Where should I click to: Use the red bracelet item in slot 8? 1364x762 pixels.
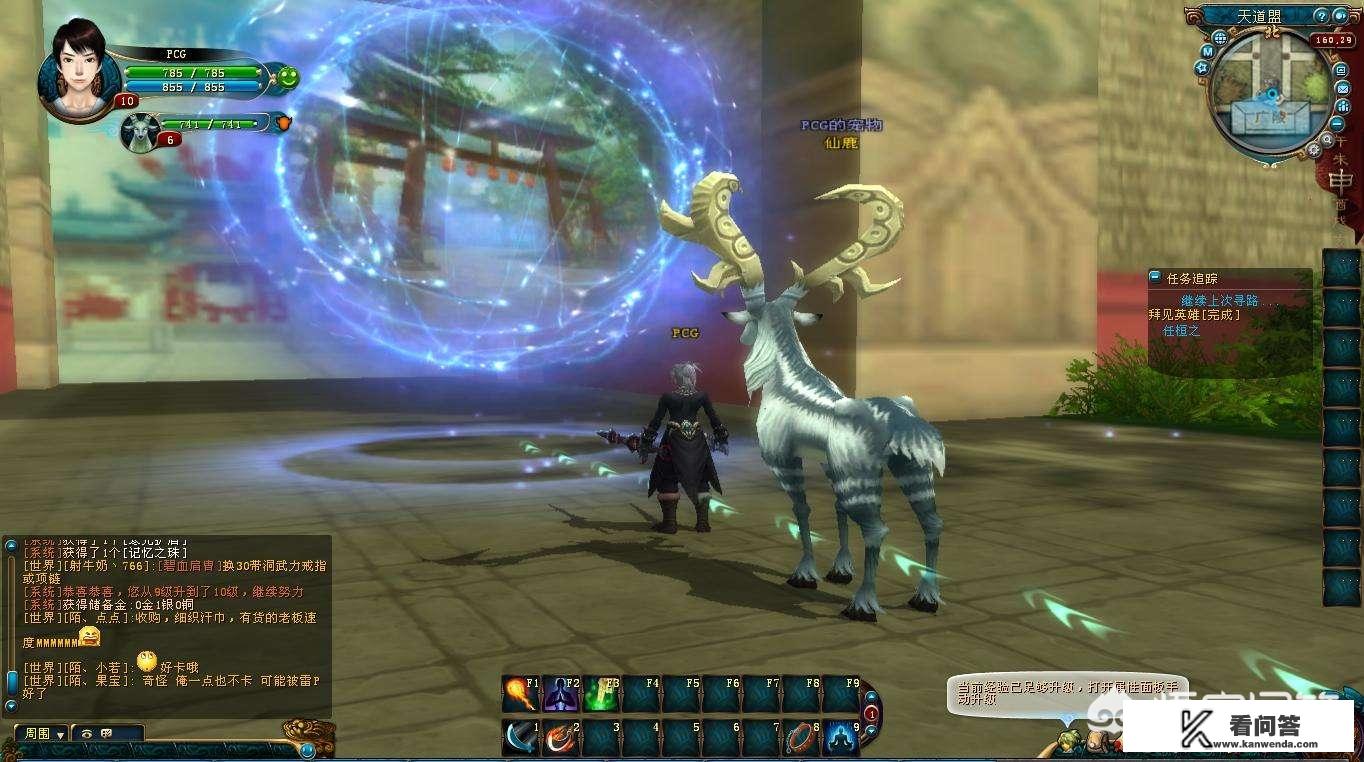click(x=801, y=738)
